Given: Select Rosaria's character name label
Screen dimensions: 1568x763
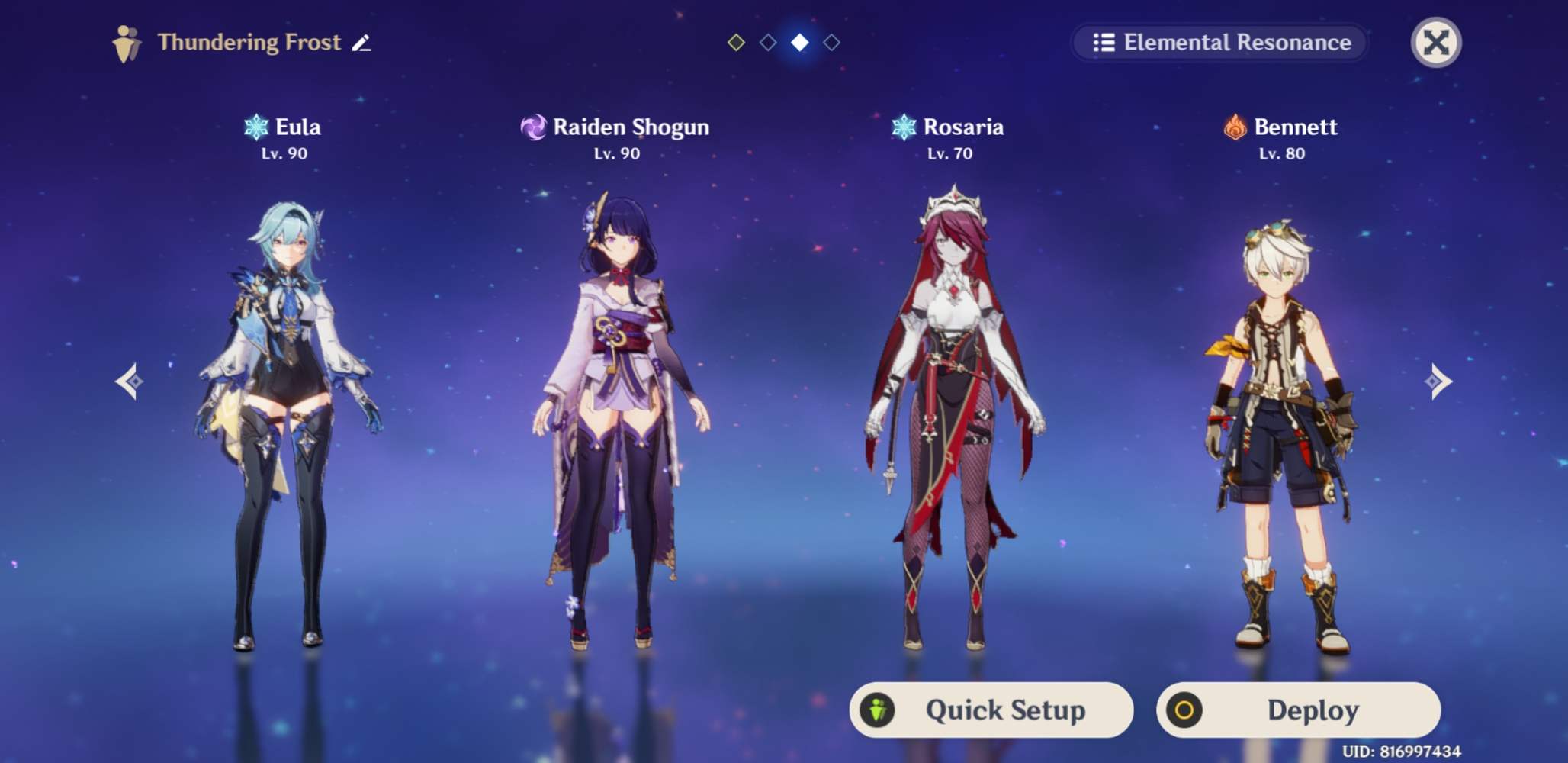Looking at the screenshot, I should 964,127.
